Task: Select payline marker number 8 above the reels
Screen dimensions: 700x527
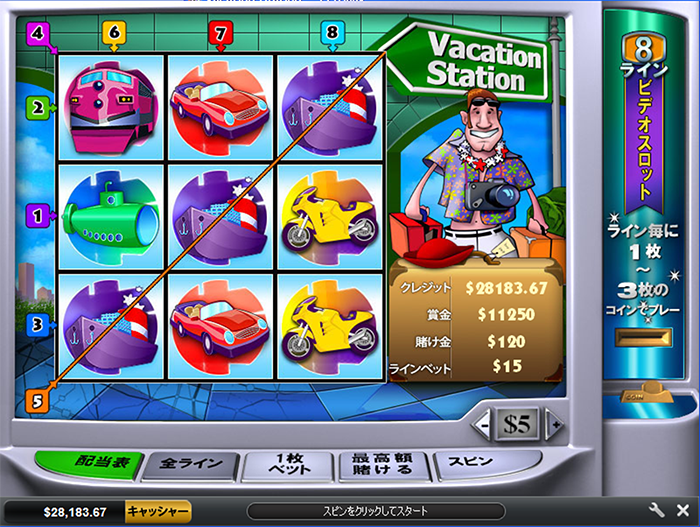Action: pos(332,33)
